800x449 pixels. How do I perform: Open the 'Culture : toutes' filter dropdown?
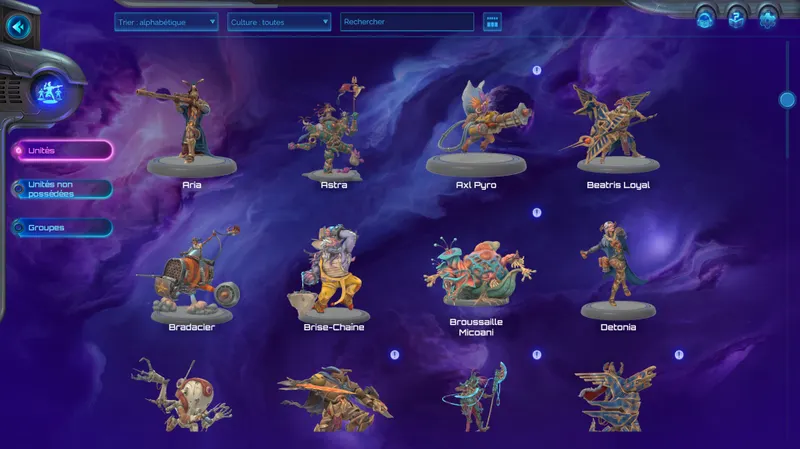point(279,21)
